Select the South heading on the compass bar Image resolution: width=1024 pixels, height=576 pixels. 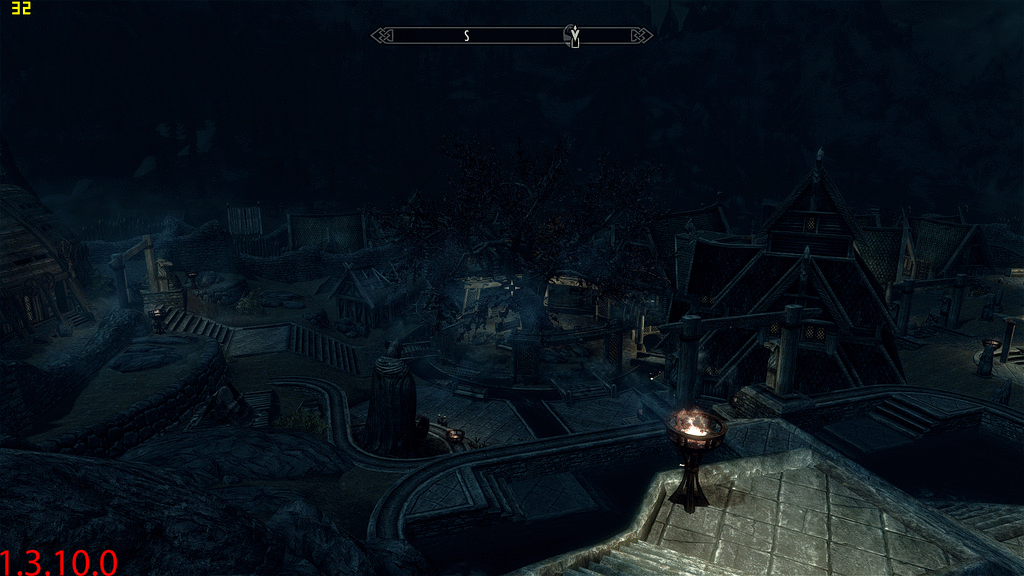click(466, 36)
